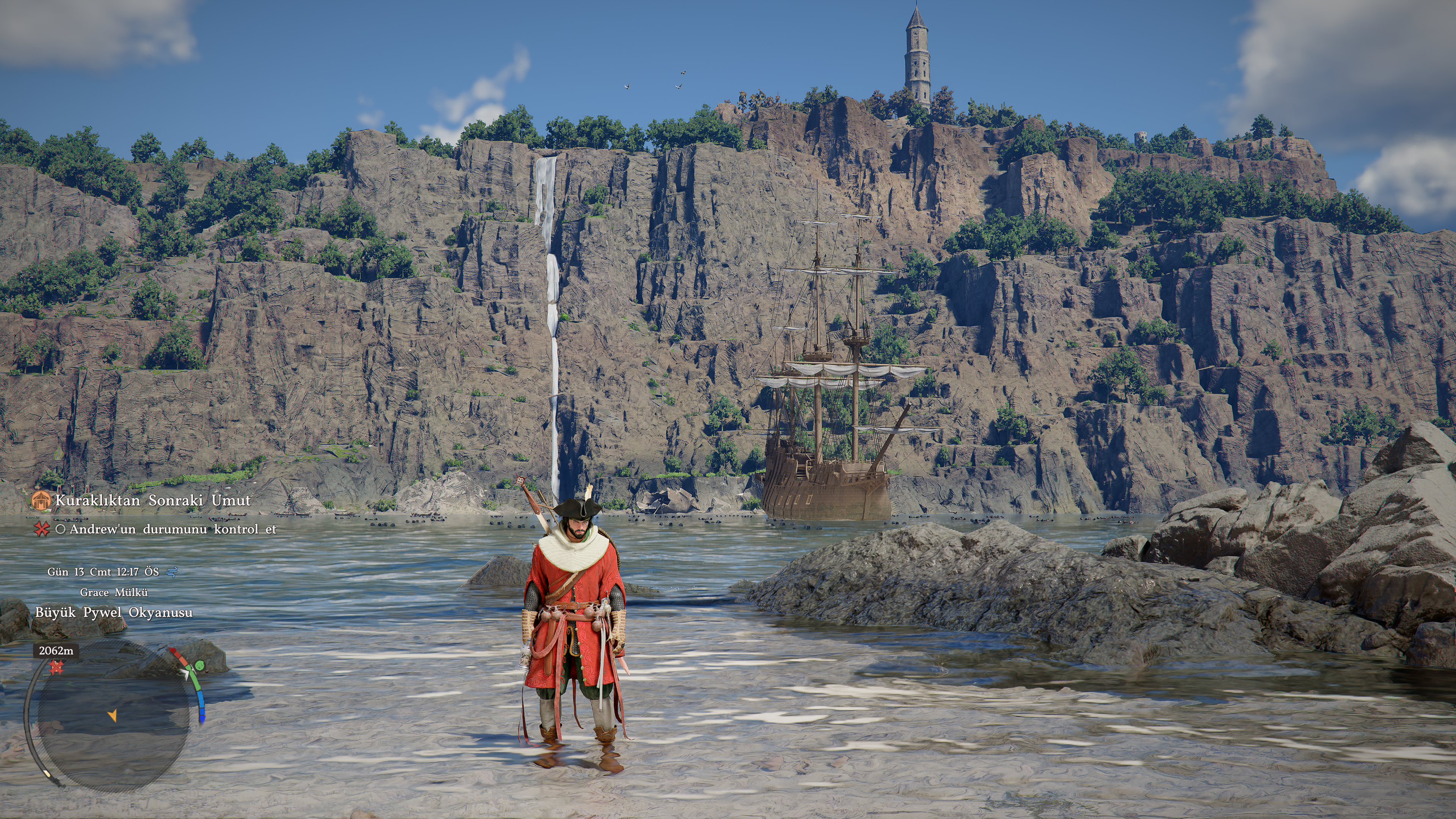Click the blue wind weather icon

point(171,572)
